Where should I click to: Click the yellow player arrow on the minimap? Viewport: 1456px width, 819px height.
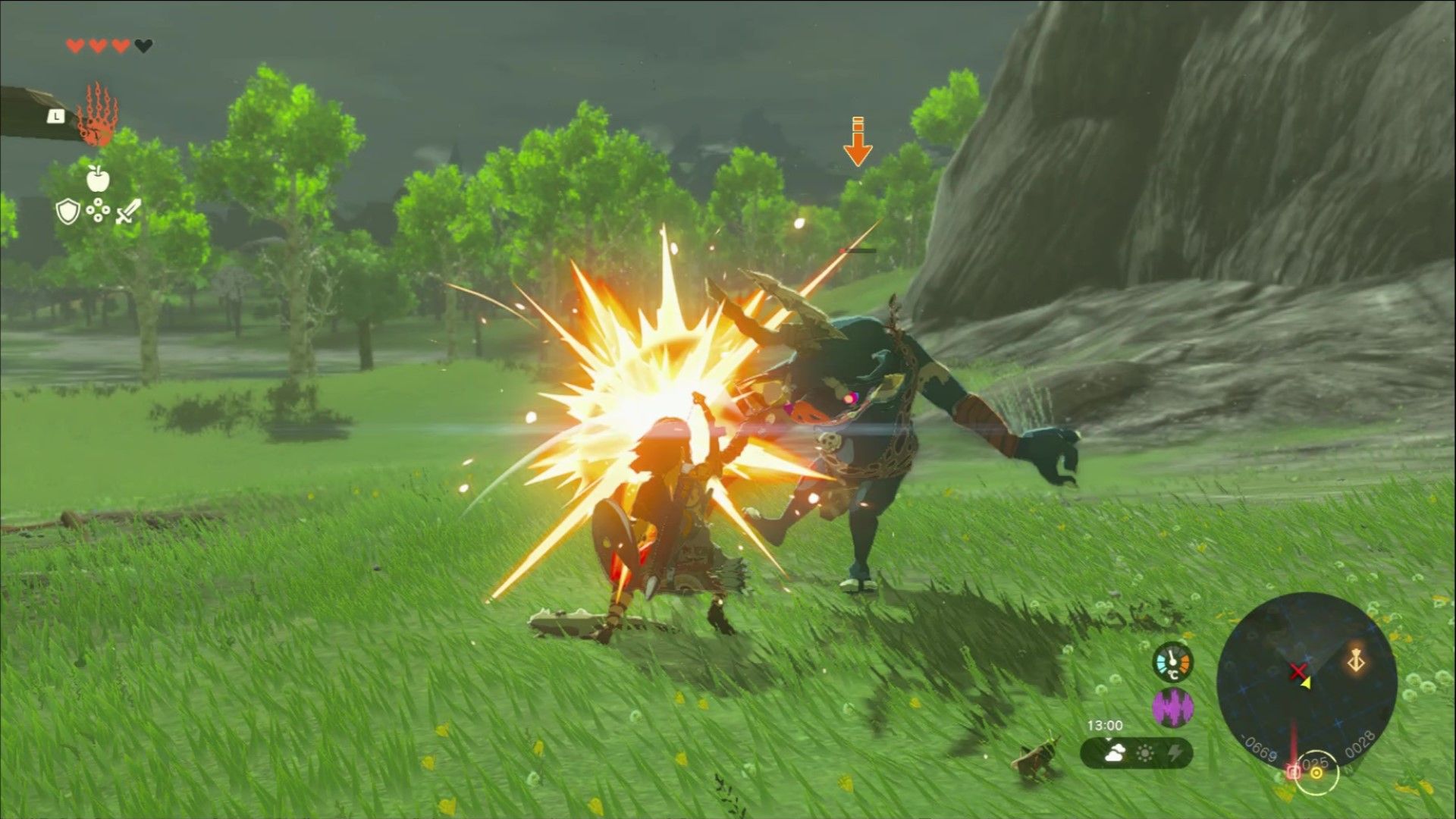[1307, 682]
